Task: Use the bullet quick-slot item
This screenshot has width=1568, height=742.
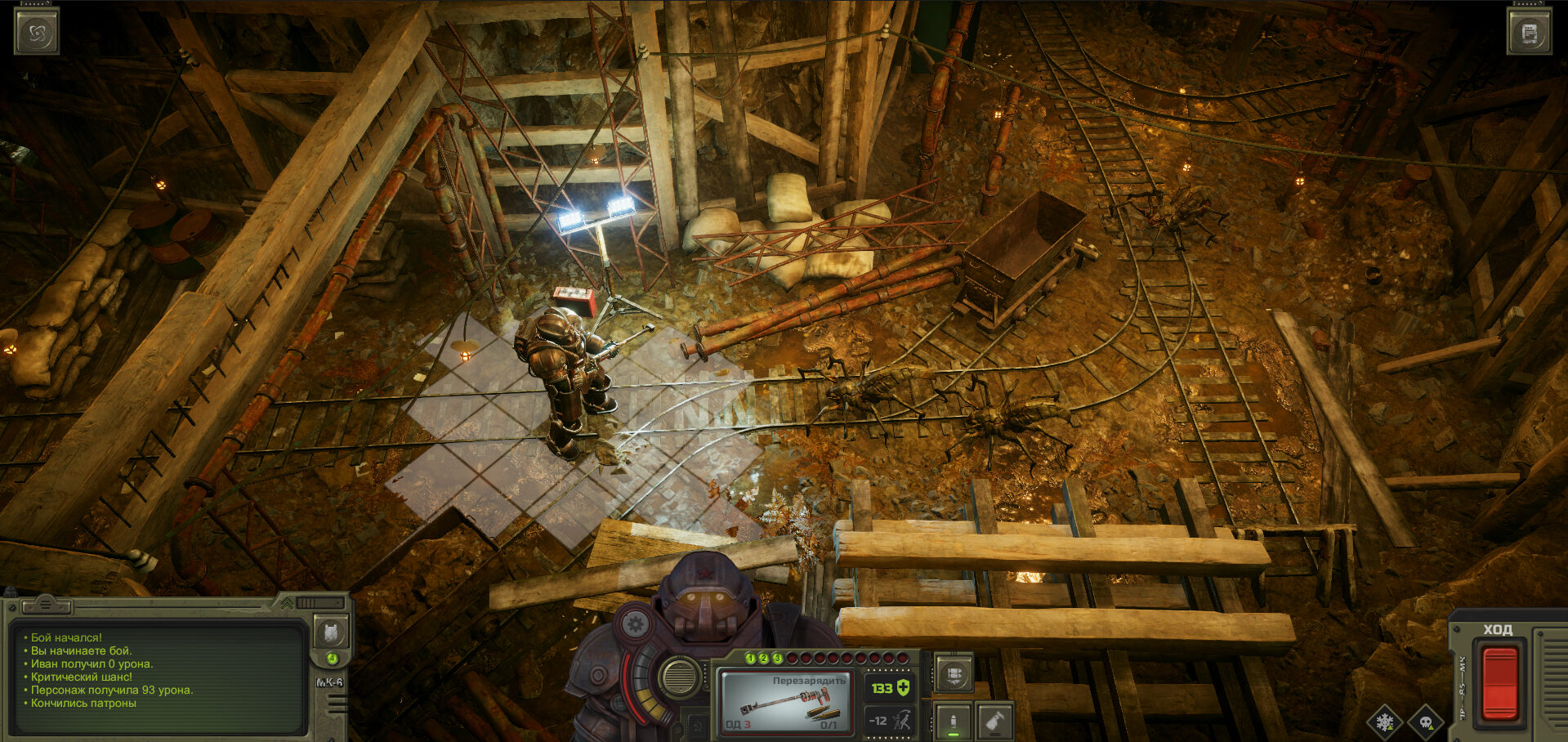Action: point(953,722)
